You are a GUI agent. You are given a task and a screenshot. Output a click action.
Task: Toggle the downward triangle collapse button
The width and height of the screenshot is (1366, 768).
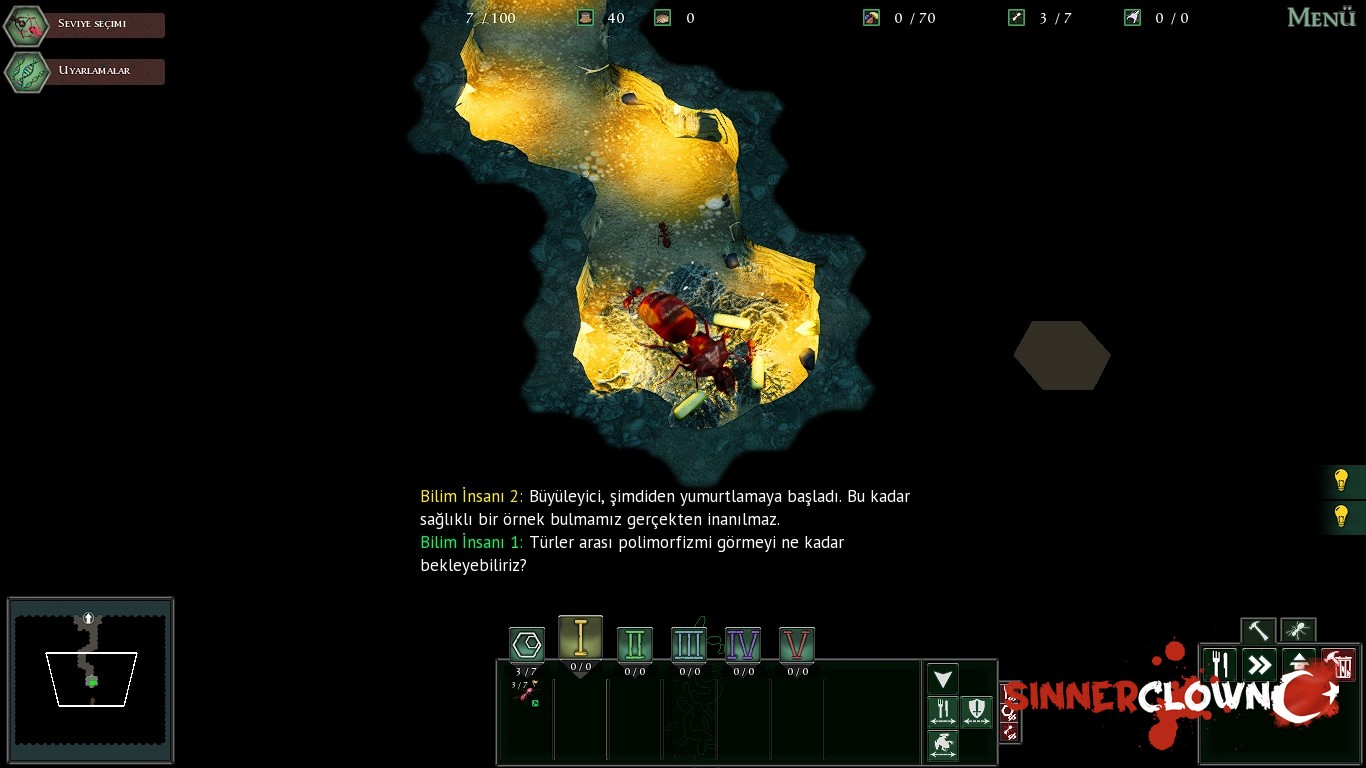coord(942,680)
